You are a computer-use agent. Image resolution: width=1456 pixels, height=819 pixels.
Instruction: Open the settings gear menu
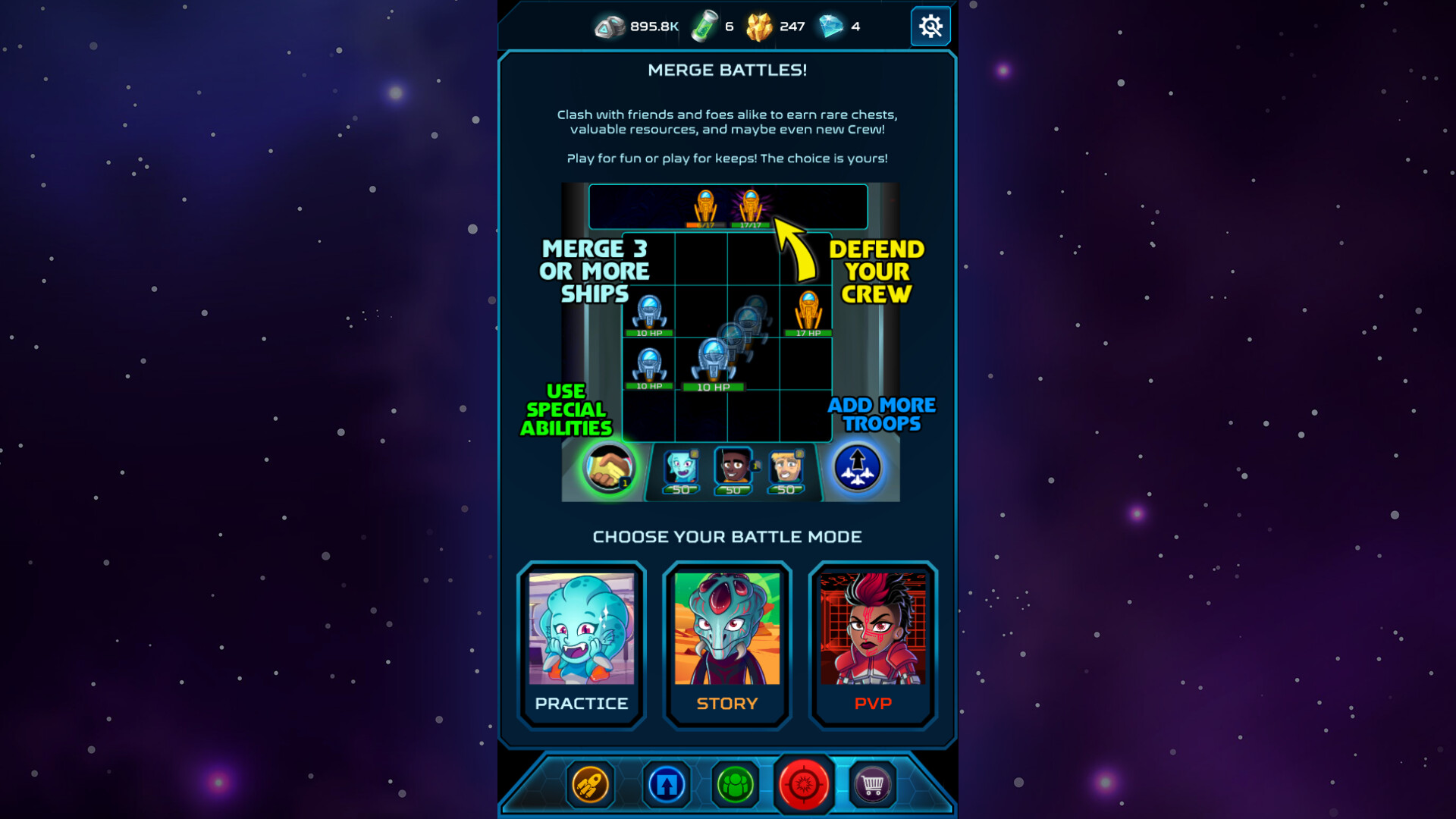(x=930, y=26)
